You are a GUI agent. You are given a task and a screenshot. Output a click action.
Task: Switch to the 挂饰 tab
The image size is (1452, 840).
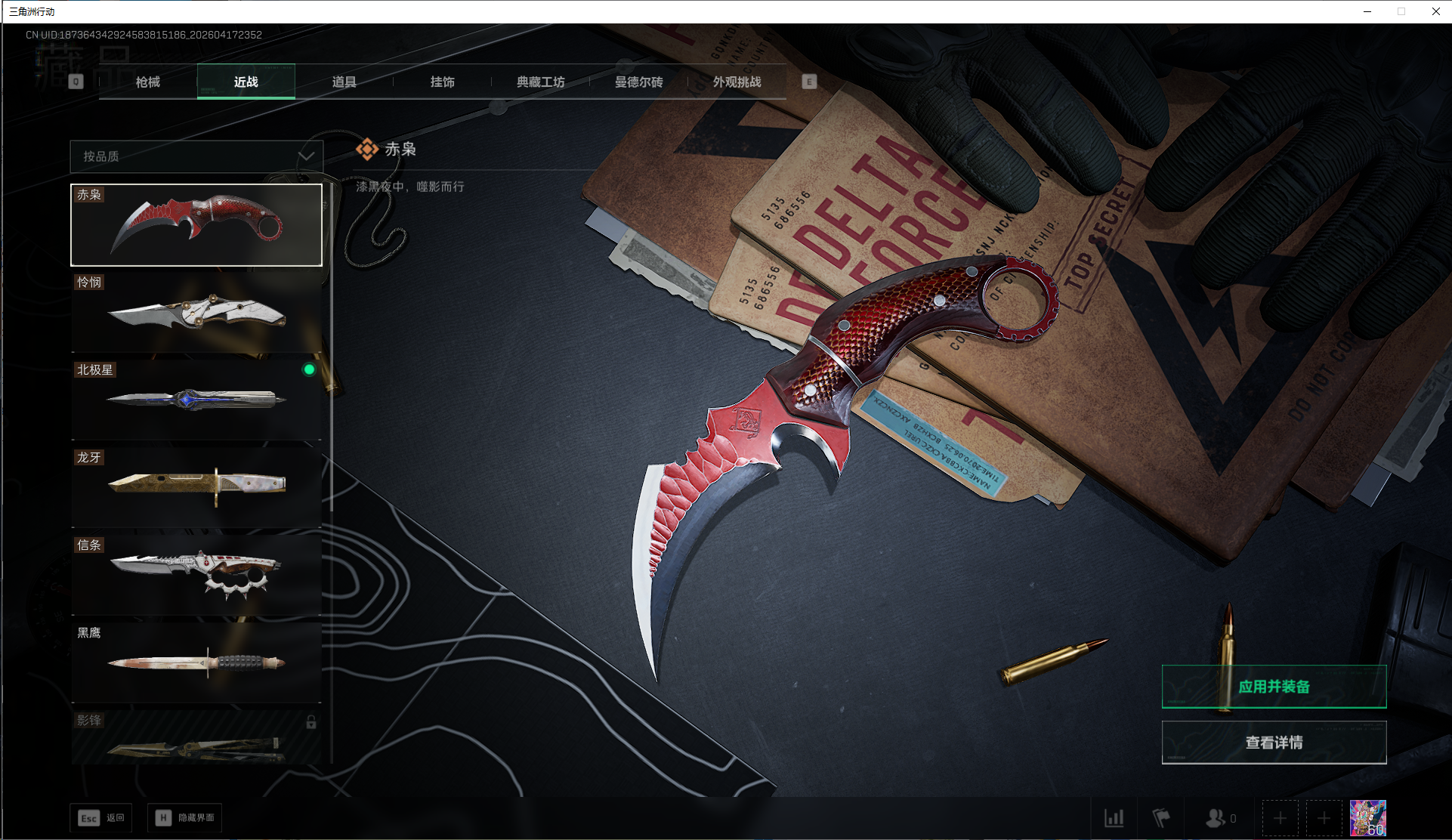[x=443, y=82]
